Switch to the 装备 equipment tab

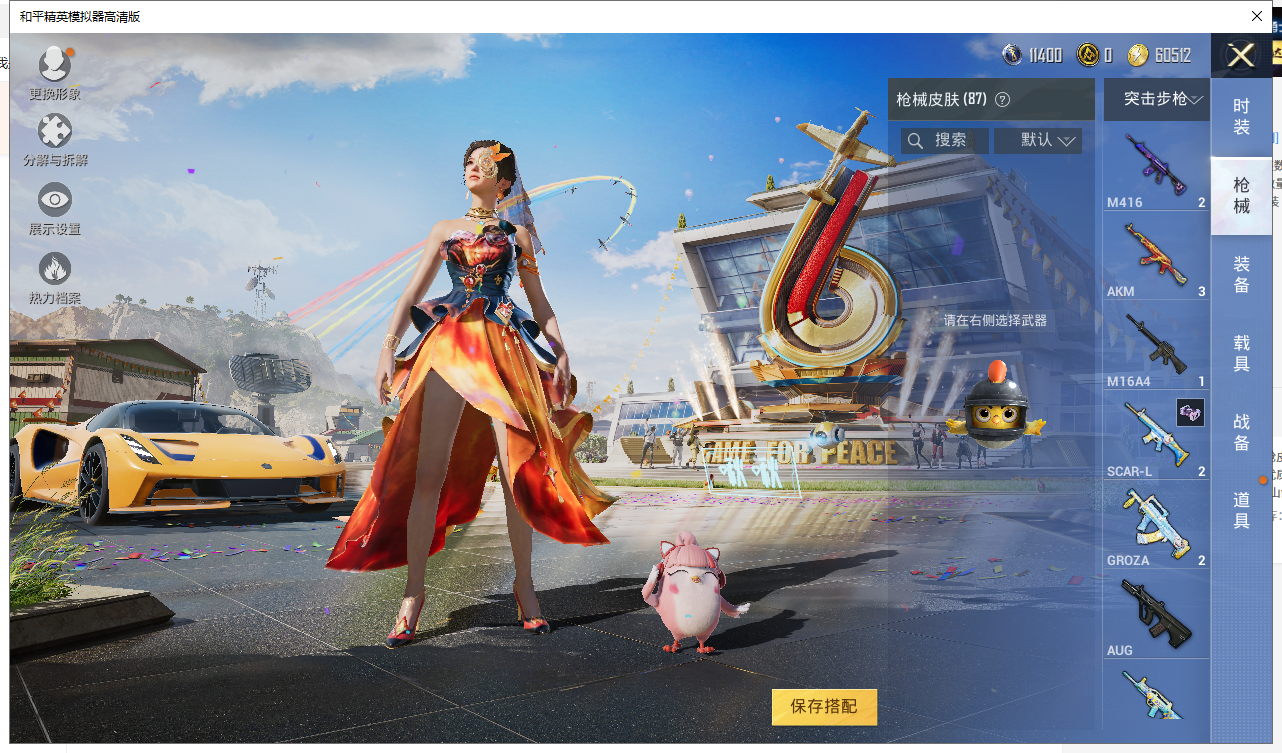point(1241,274)
